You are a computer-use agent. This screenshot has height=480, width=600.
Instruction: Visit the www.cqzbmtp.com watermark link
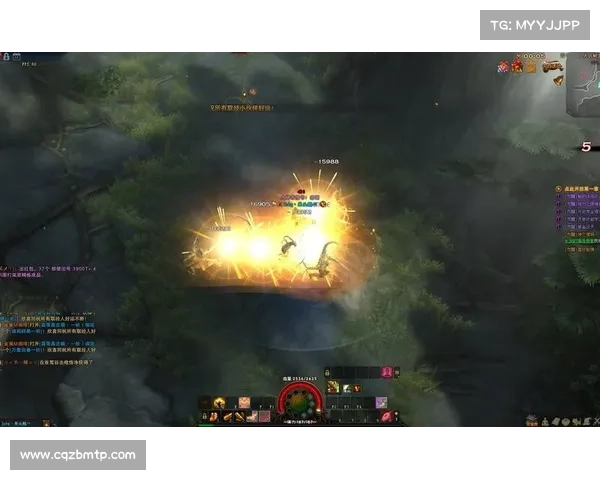[x=78, y=455]
